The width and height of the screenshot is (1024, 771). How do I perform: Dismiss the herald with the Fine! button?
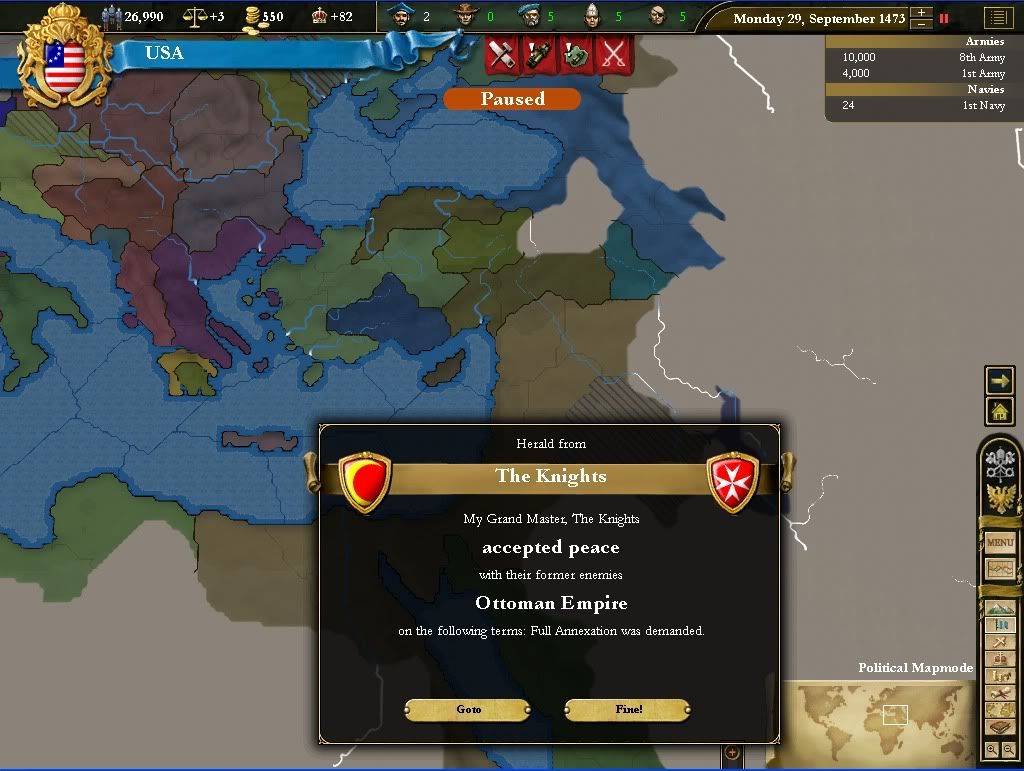point(628,710)
